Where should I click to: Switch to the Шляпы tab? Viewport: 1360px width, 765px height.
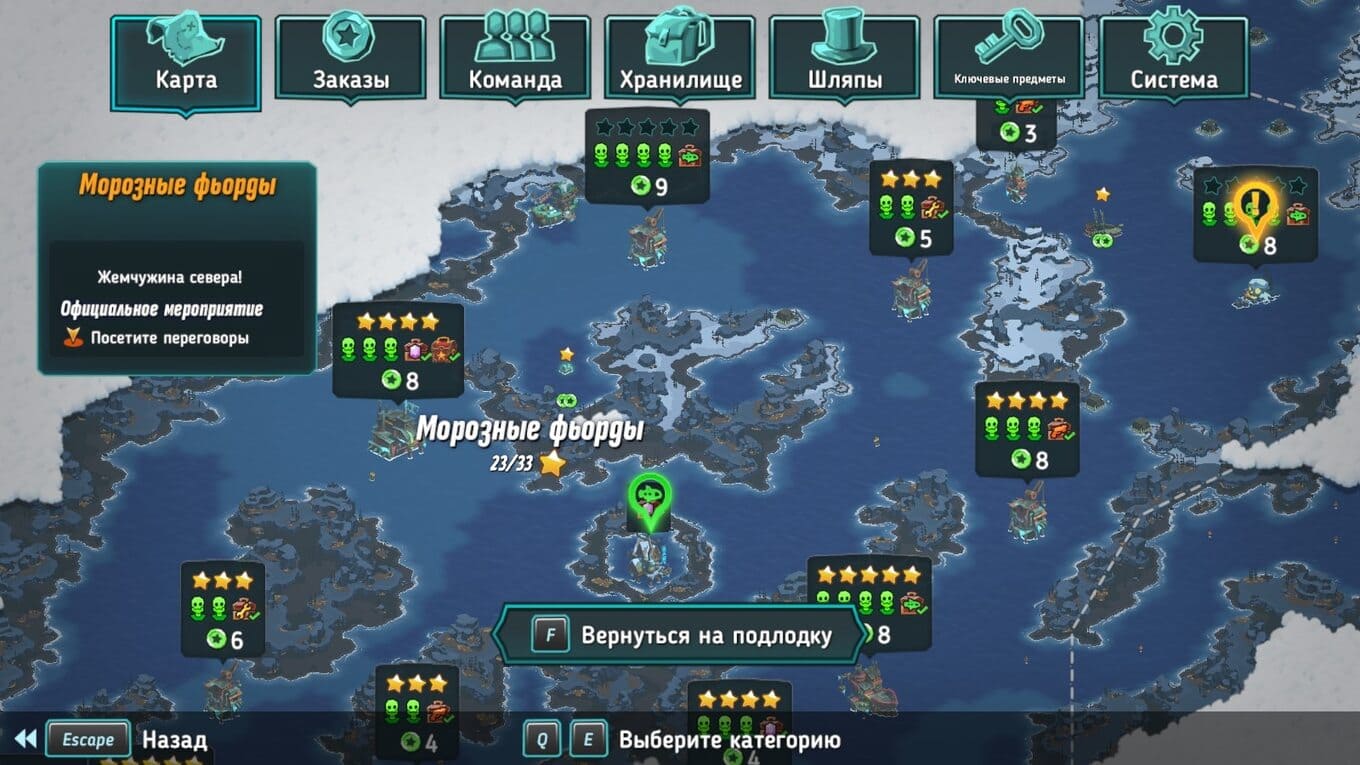pos(844,58)
